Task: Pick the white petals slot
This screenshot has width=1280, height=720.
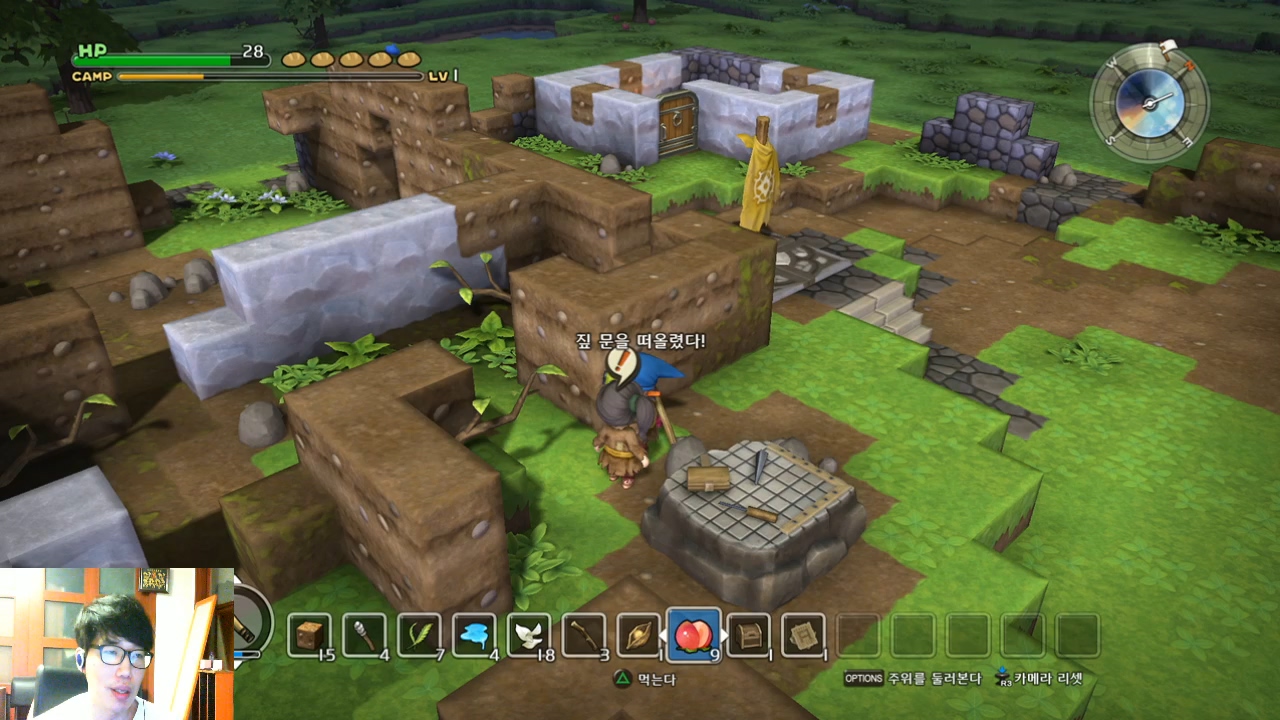Action: pyautogui.click(x=529, y=634)
